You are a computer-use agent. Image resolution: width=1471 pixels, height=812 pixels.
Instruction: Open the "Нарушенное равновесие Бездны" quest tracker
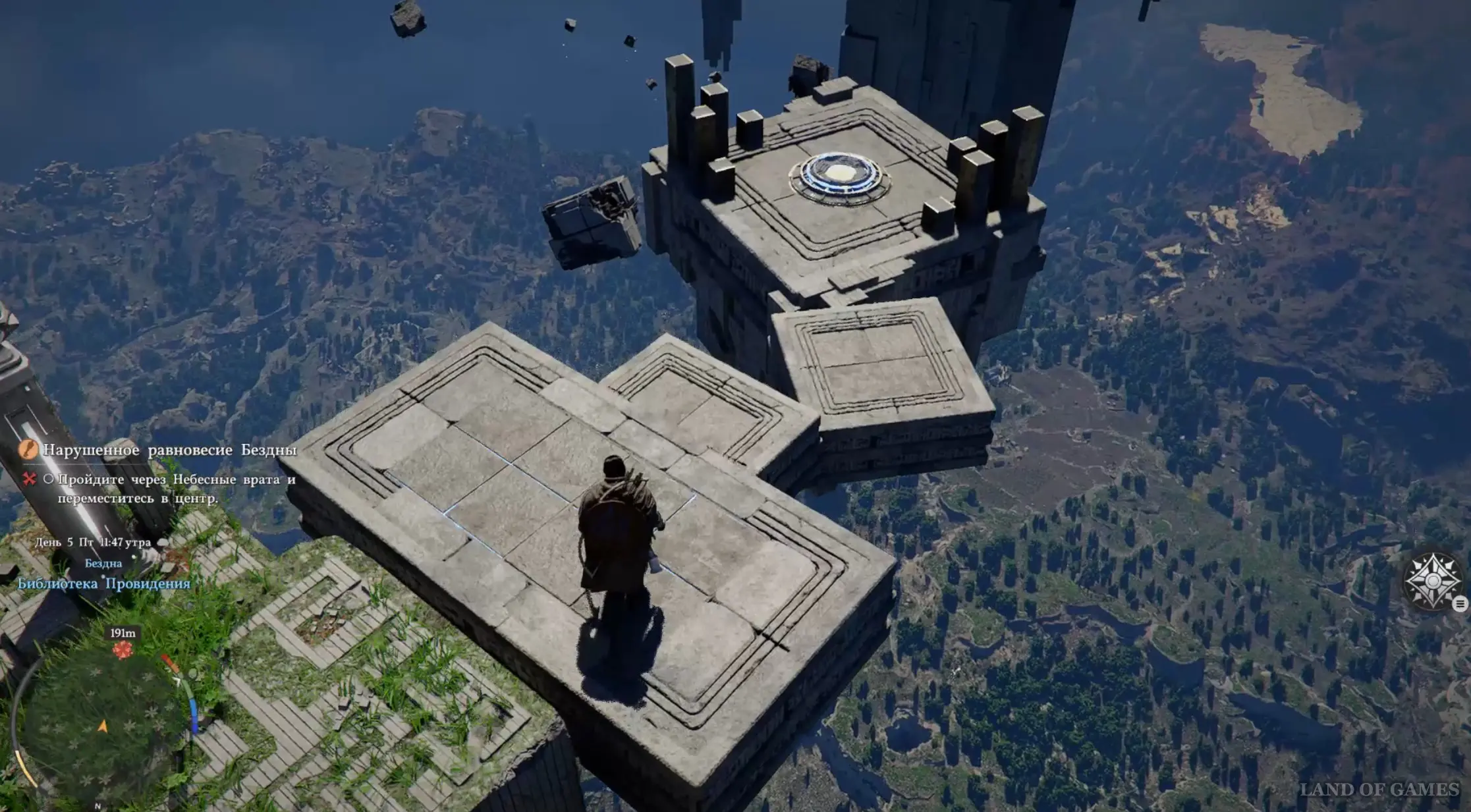170,450
